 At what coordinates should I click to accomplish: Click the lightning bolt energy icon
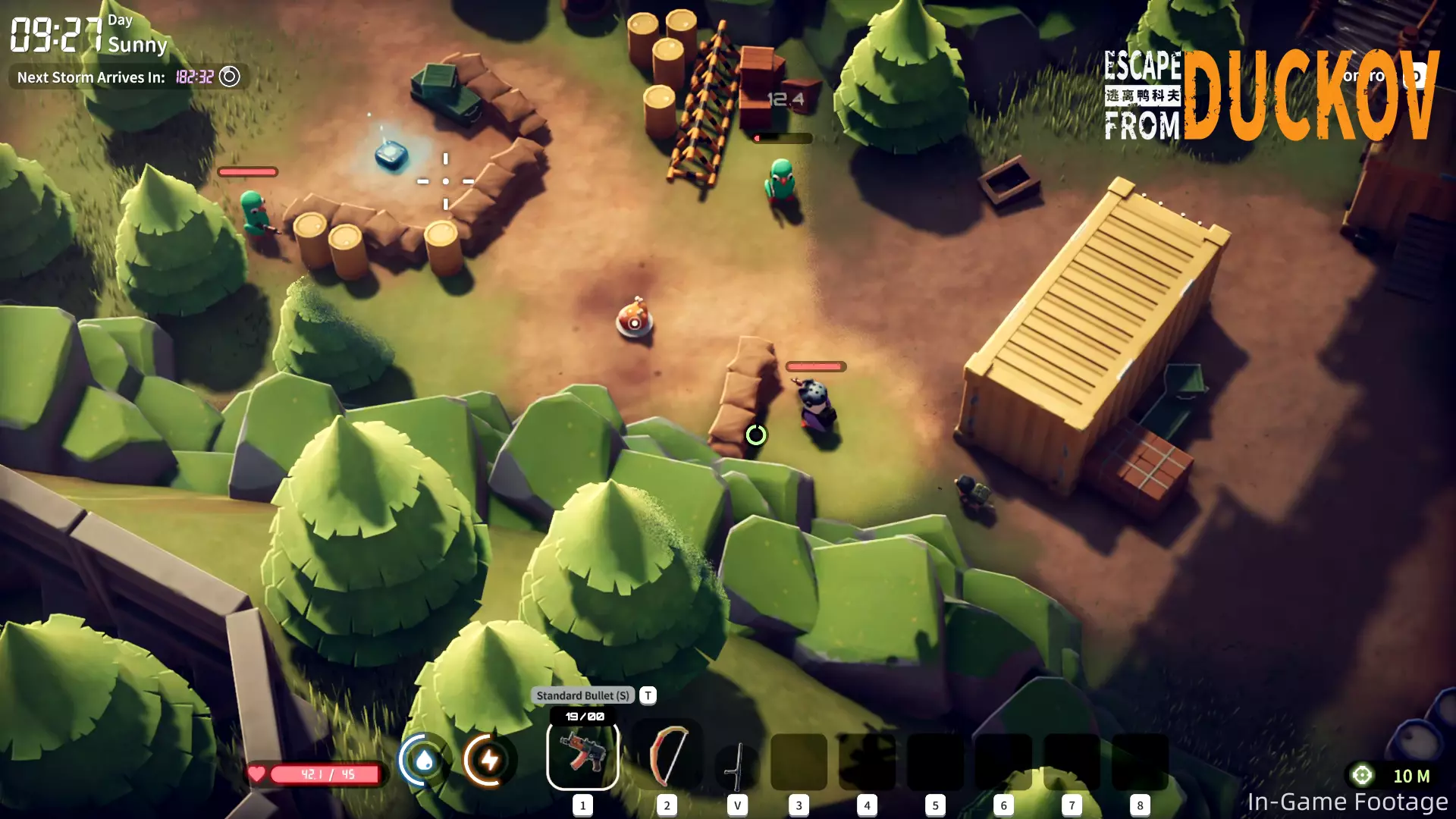click(x=489, y=760)
